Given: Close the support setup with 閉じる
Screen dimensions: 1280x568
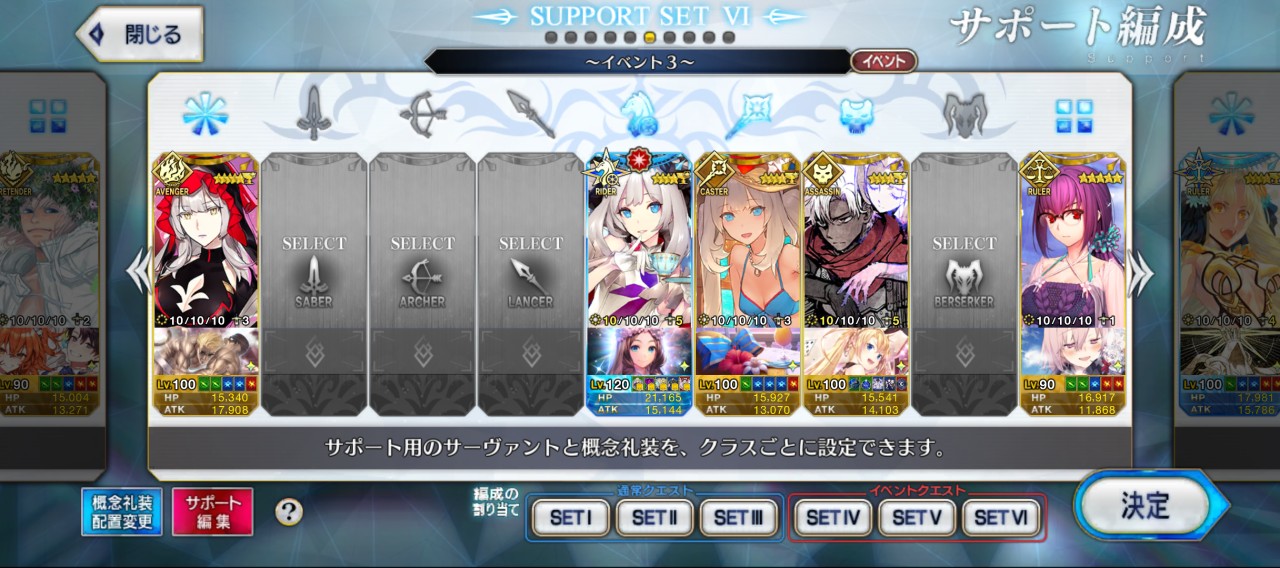Looking at the screenshot, I should click(x=140, y=35).
